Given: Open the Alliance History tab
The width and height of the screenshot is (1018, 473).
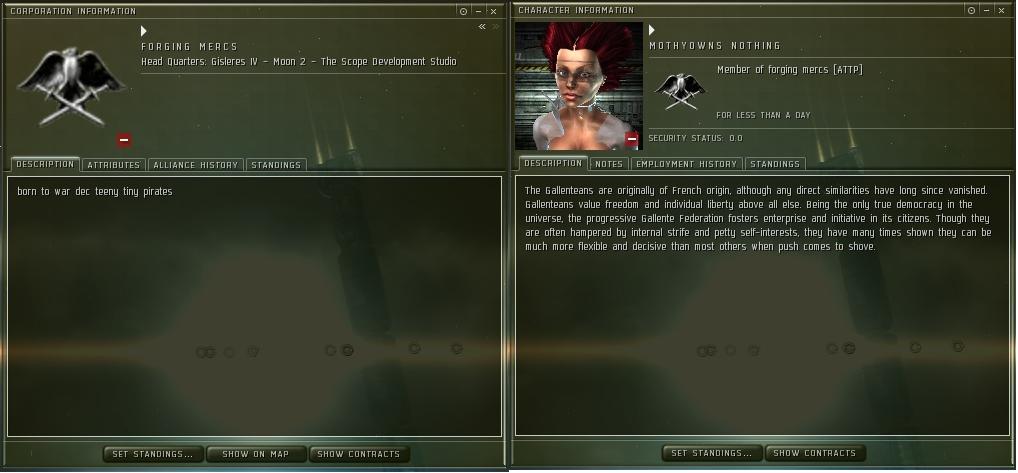Looking at the screenshot, I should click(196, 165).
